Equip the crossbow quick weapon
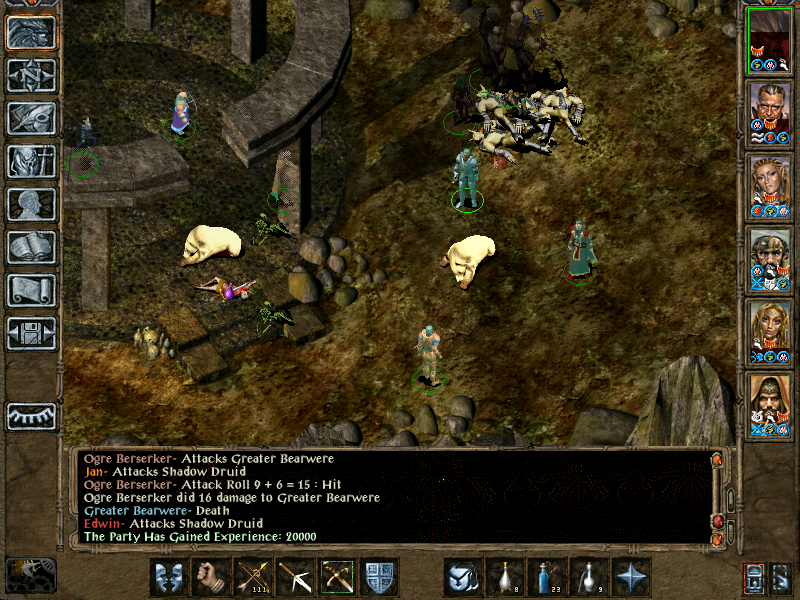 [x=336, y=577]
